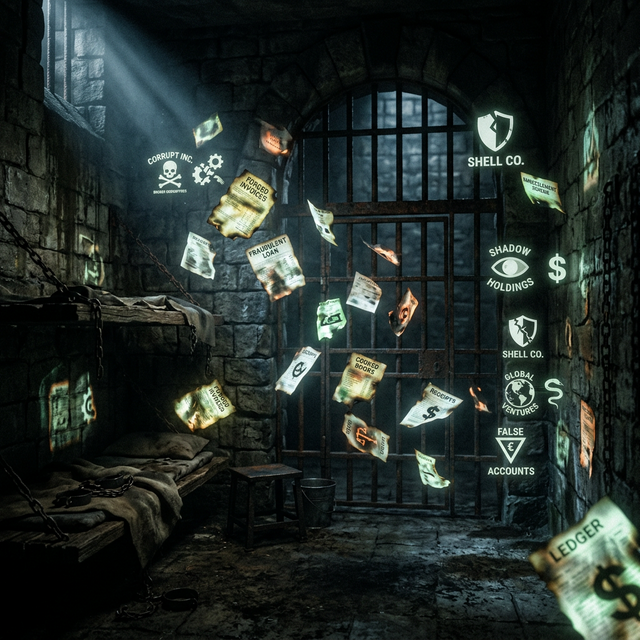Viewport: 640px width, 640px height.
Task: Open the False Accounts triangle icon
Action: (511, 449)
